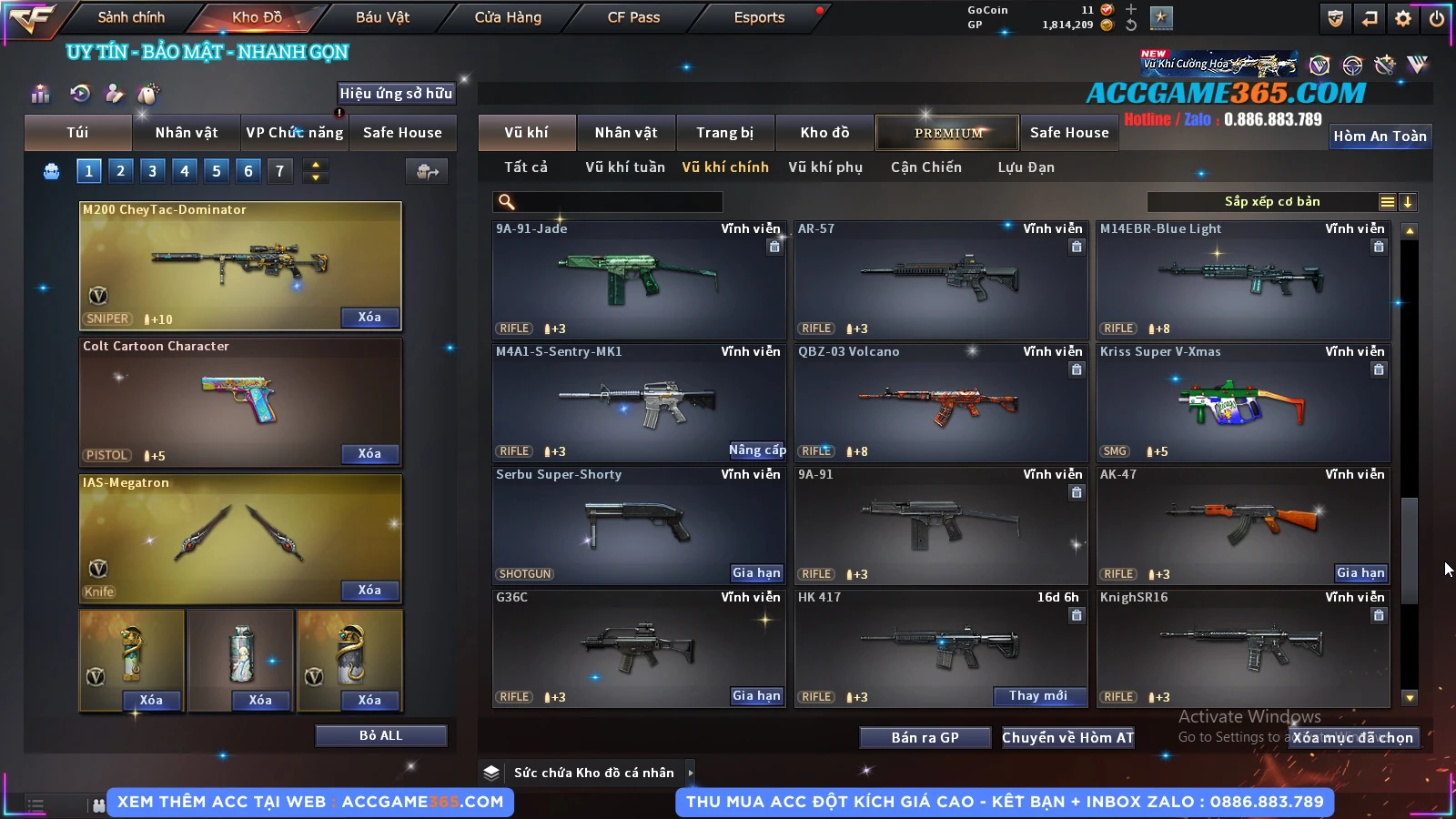Show the Cận Chiến melee category
The image size is (1456, 819).
(925, 167)
